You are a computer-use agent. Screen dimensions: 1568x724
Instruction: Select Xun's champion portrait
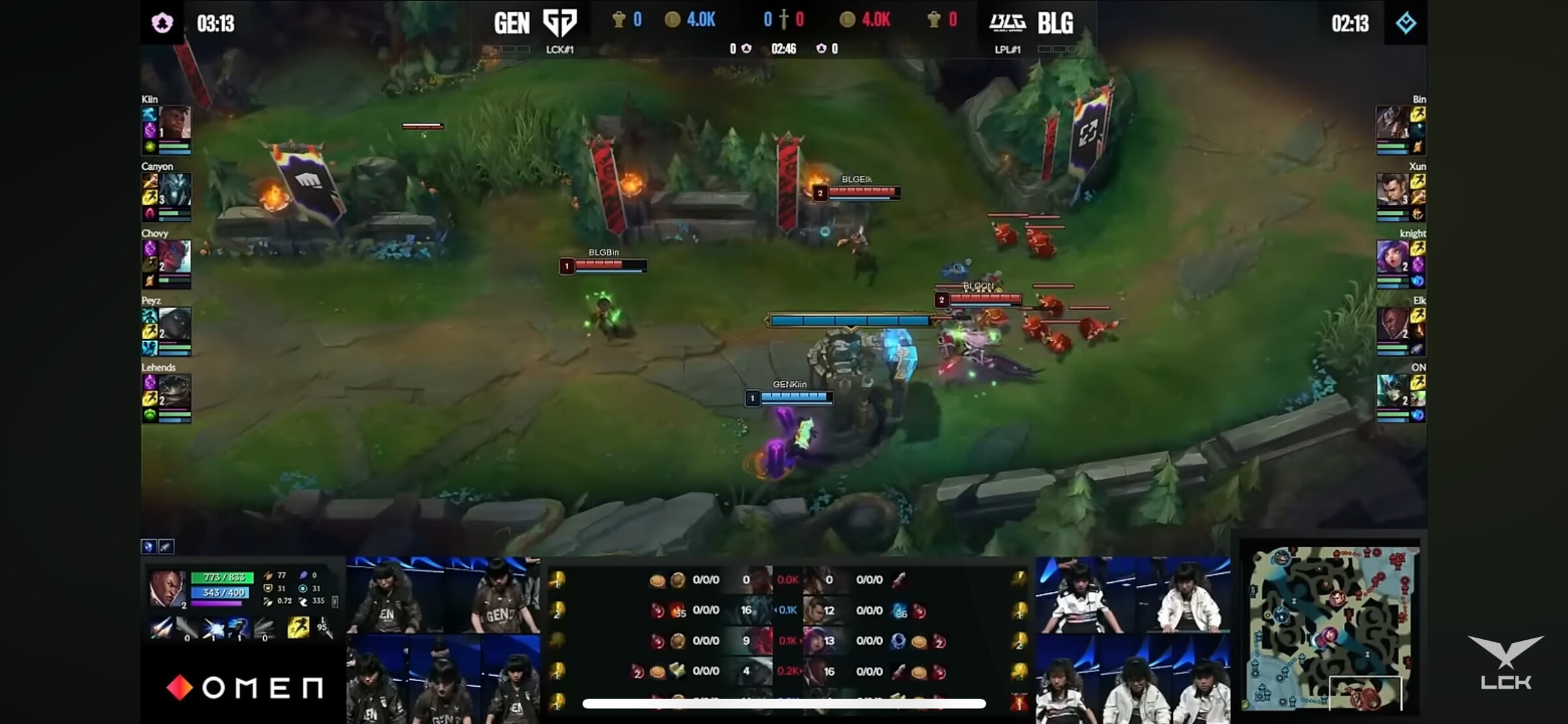[1392, 190]
